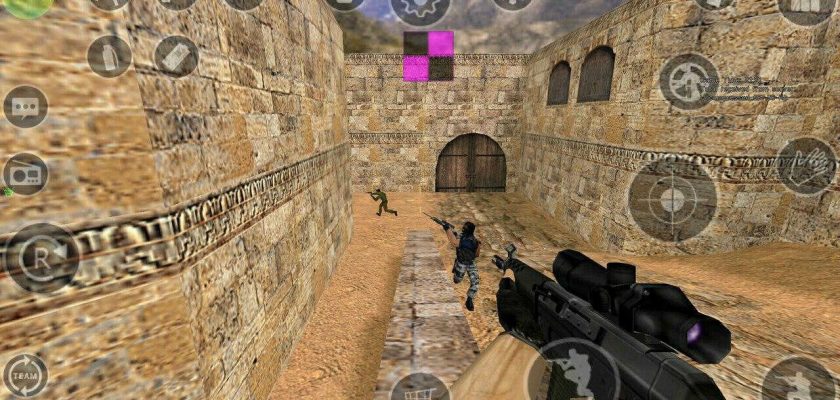Viewport: 840px width, 400px height.
Task: Open the gear settings button
Action: (x=419, y=8)
